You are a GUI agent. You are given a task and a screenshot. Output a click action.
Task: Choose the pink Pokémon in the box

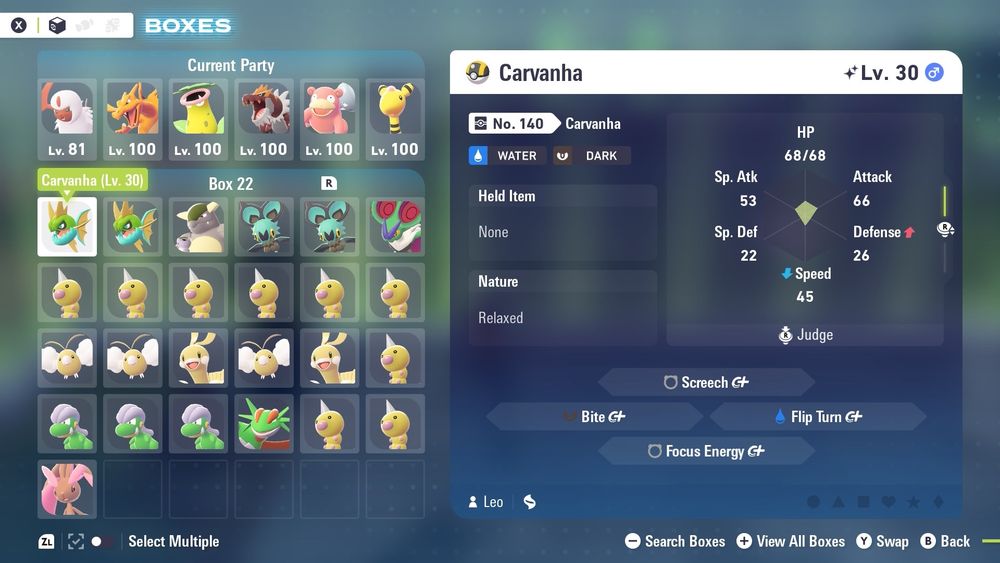[67, 489]
